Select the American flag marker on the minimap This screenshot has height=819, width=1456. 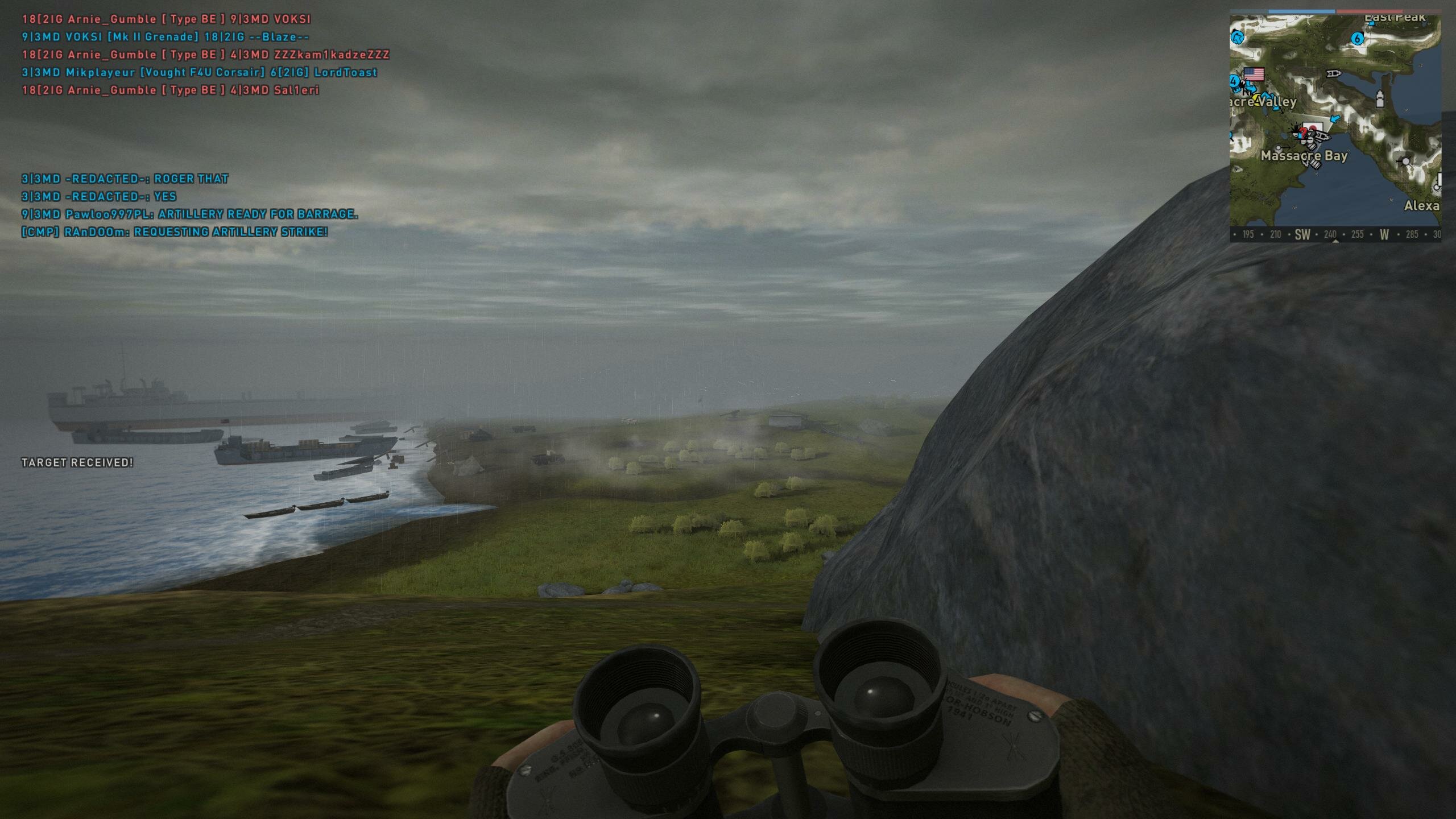[x=1254, y=74]
